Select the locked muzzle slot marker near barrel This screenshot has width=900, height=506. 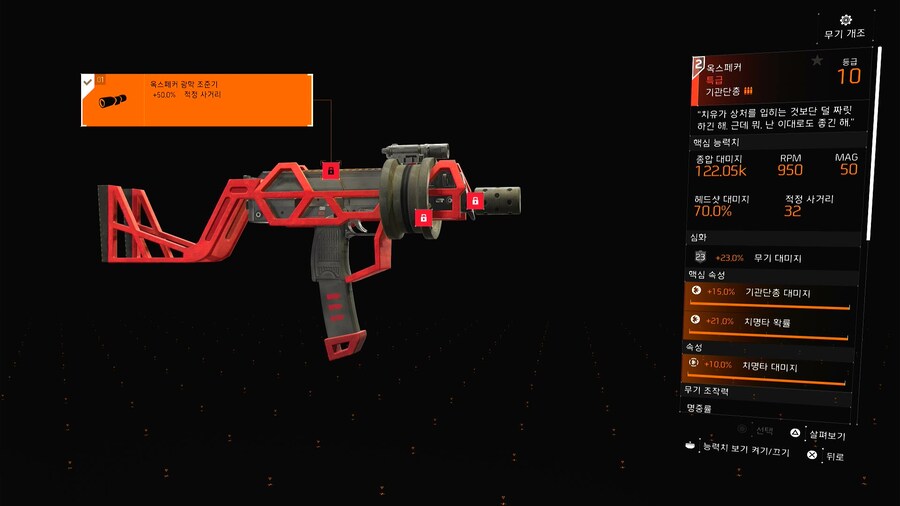475,201
